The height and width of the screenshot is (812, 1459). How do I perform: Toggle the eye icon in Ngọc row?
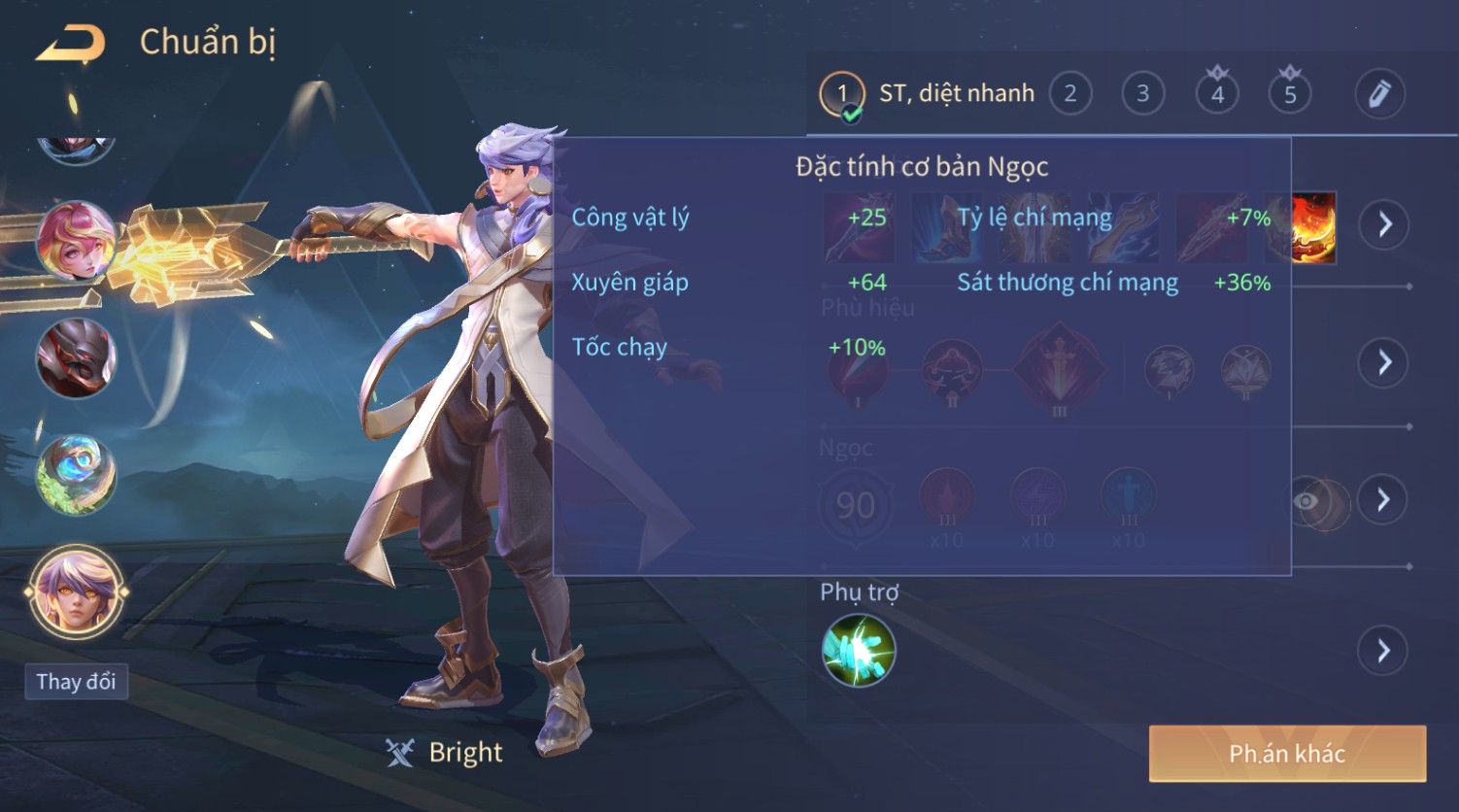click(1306, 501)
